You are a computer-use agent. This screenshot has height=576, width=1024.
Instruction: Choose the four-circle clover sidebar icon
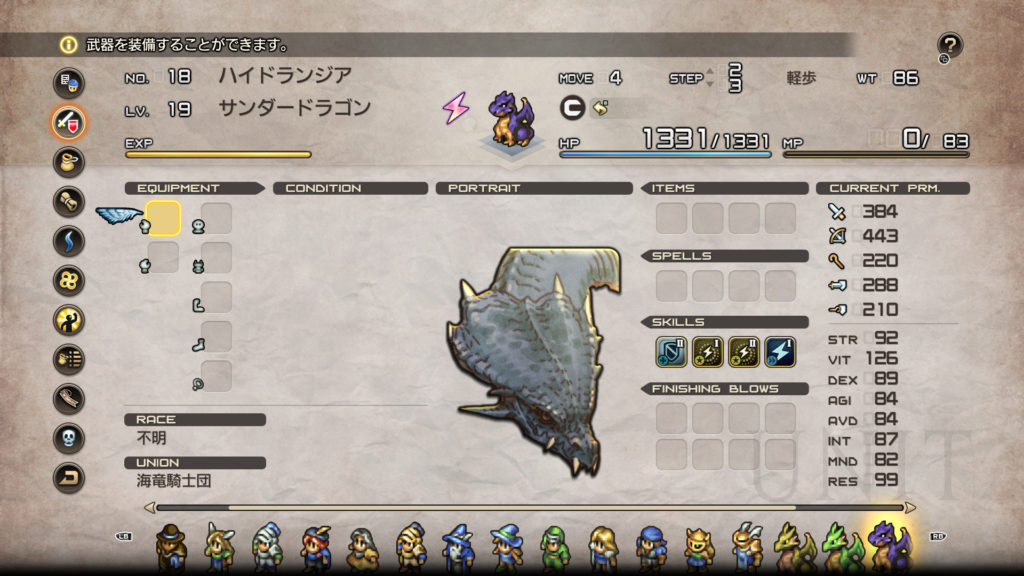click(68, 280)
